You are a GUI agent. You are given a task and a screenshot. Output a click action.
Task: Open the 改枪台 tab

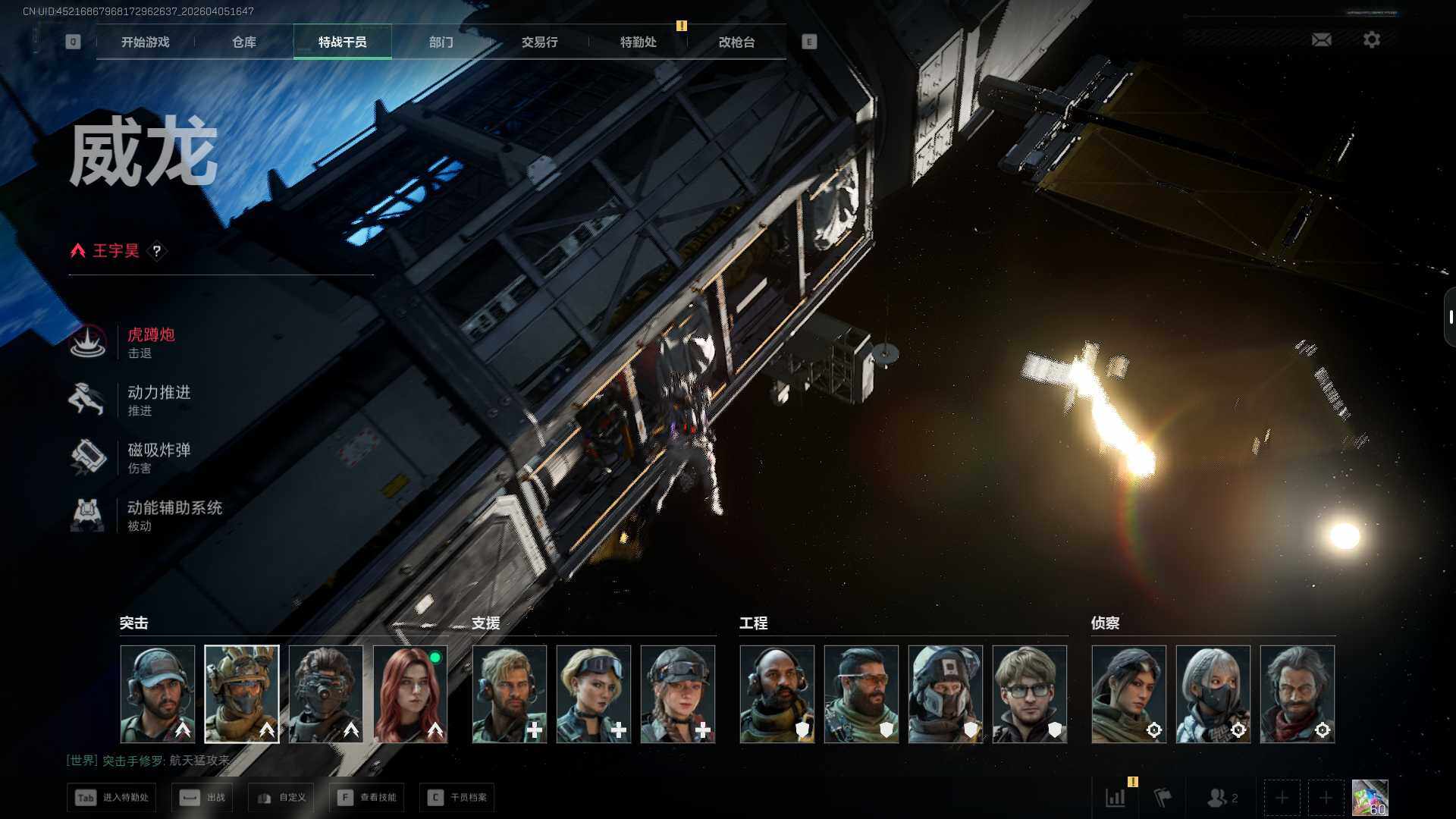point(736,42)
